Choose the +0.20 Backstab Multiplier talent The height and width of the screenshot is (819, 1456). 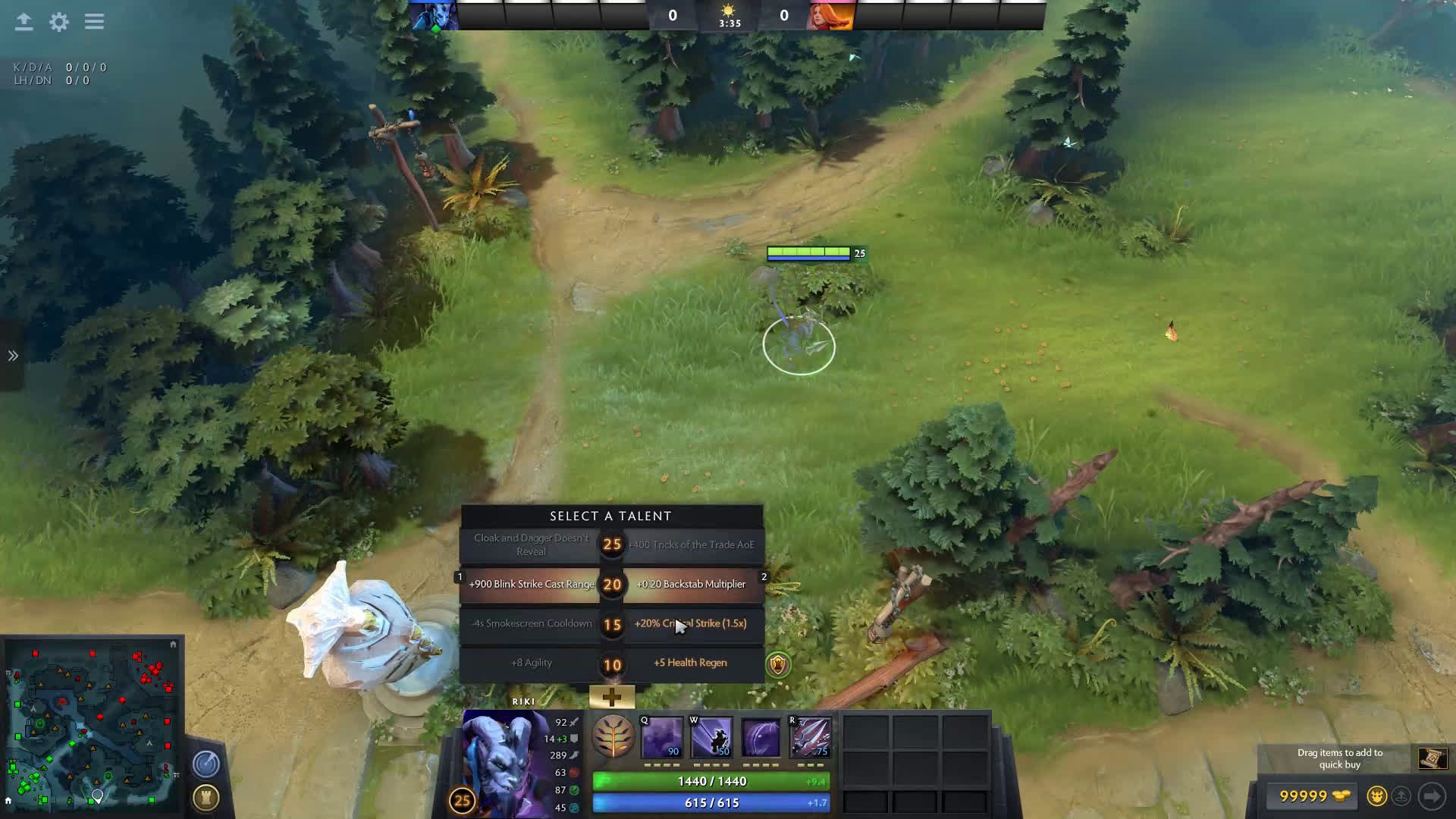click(x=691, y=585)
